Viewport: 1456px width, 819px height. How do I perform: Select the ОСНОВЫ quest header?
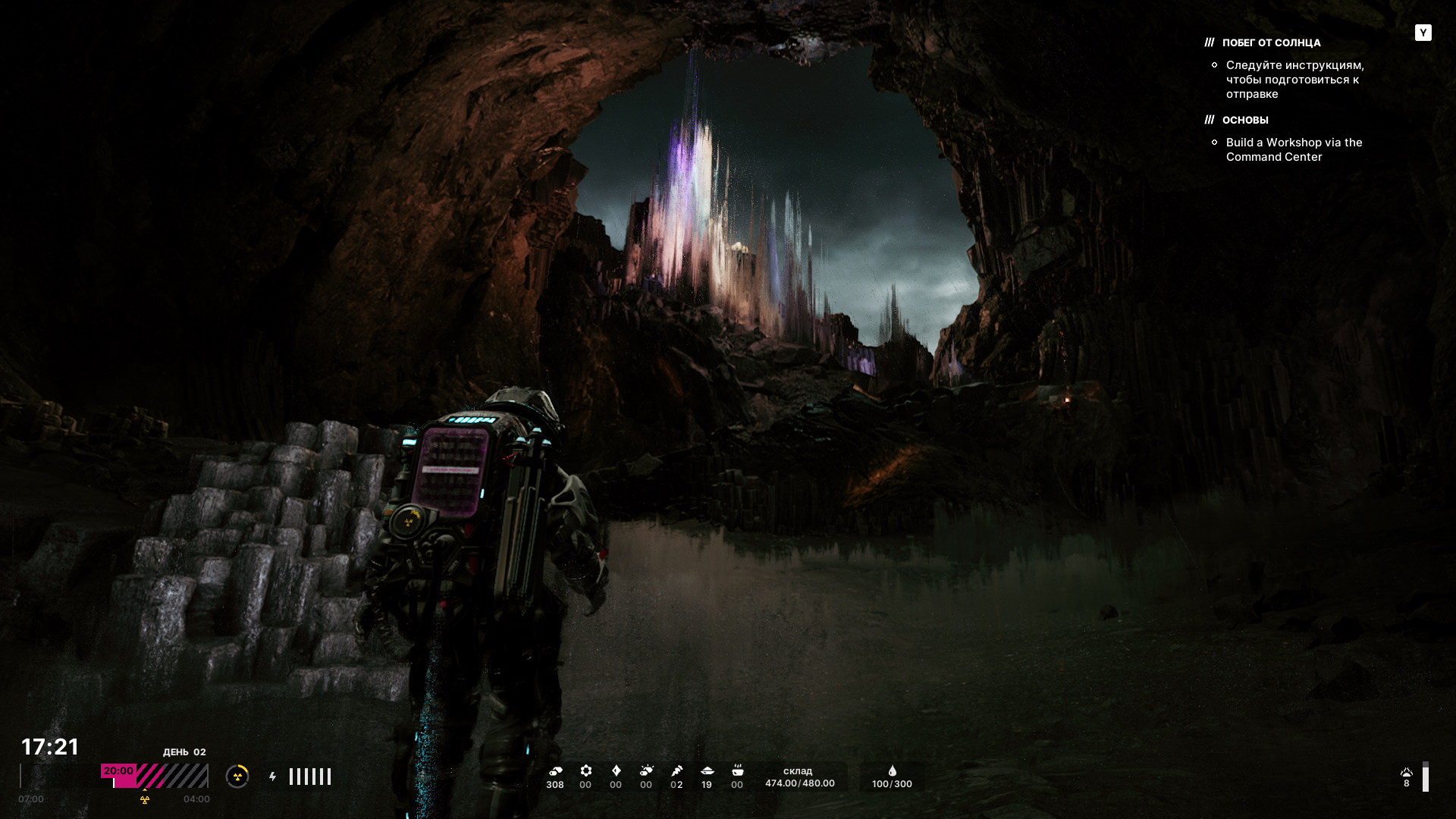pyautogui.click(x=1244, y=120)
